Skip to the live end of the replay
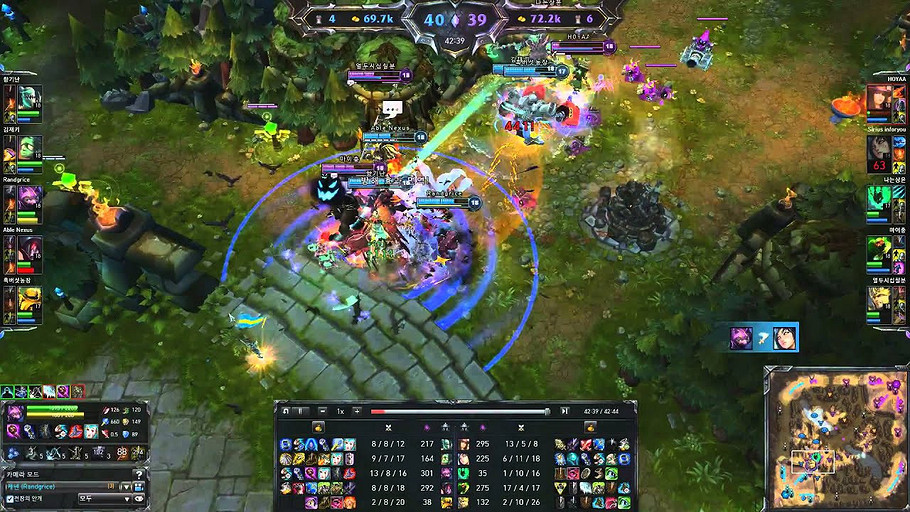 (x=564, y=411)
